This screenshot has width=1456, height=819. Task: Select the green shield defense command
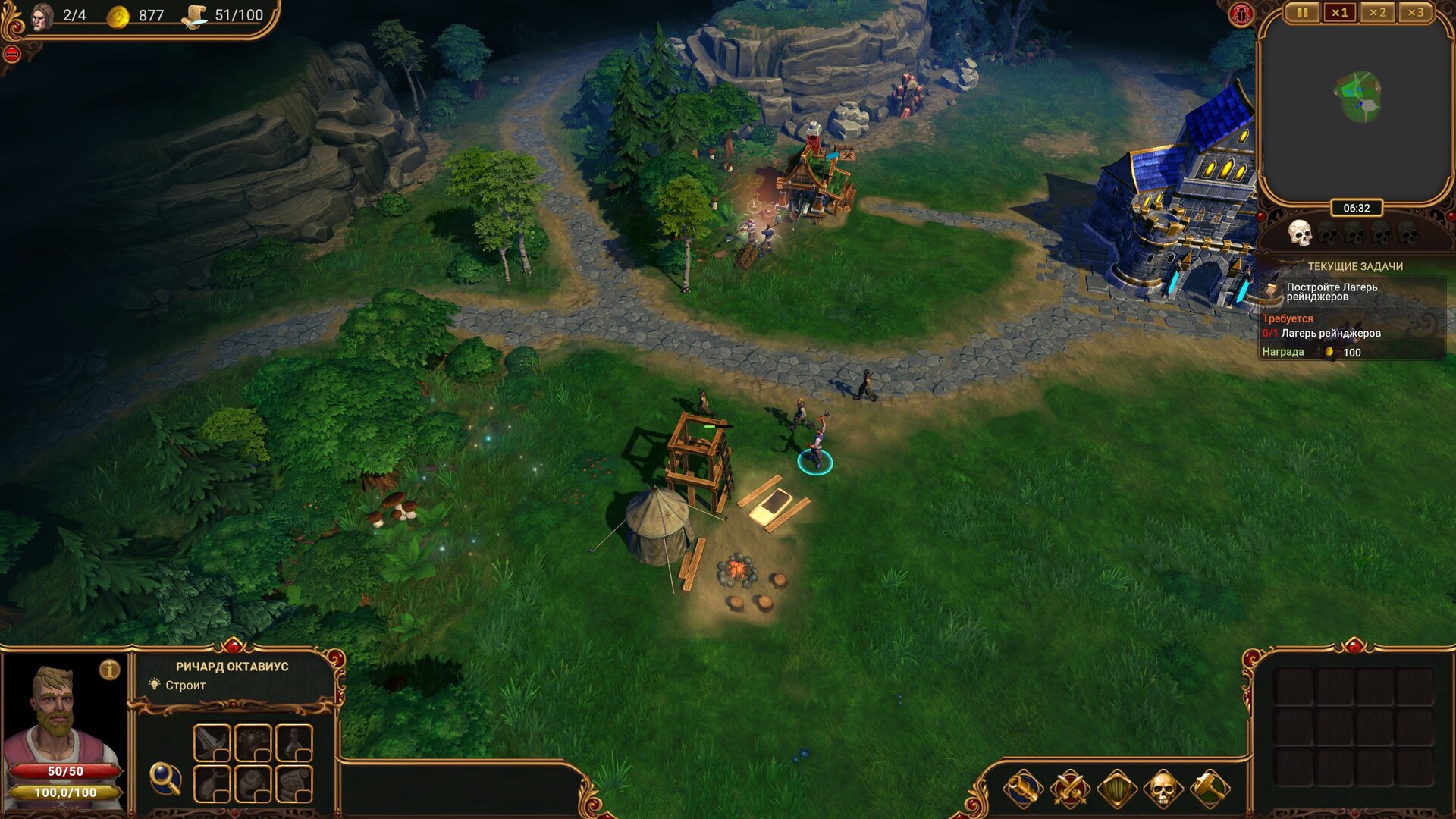point(1117,789)
